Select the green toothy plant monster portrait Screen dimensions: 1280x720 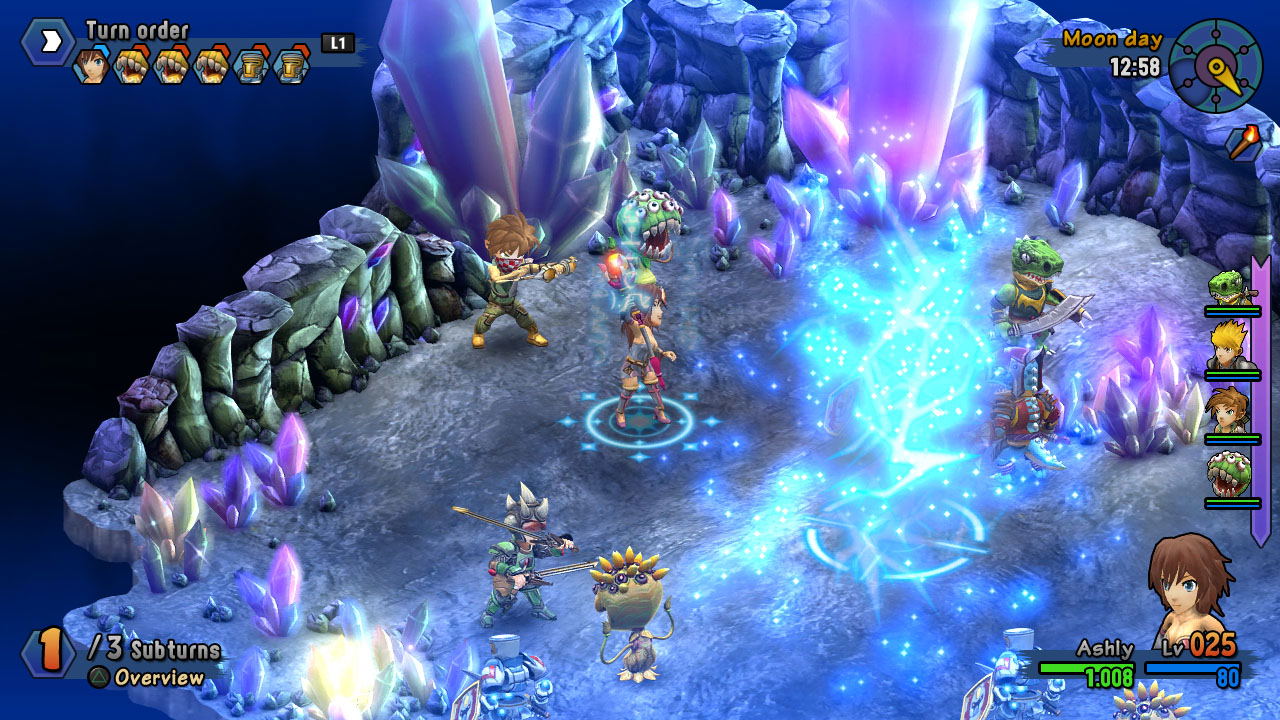1230,472
